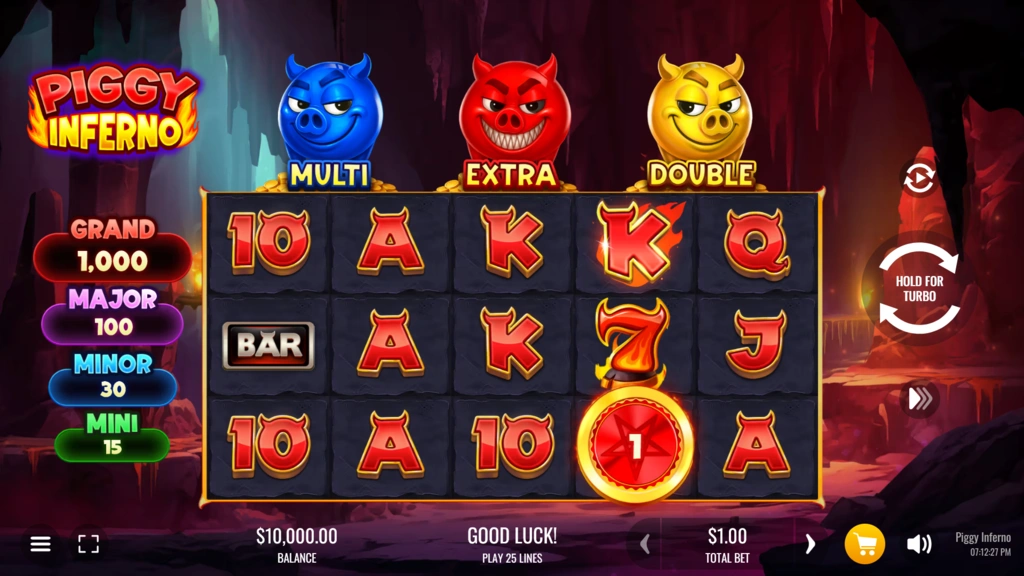Mute the game sound
The image size is (1024, 576).
(919, 544)
